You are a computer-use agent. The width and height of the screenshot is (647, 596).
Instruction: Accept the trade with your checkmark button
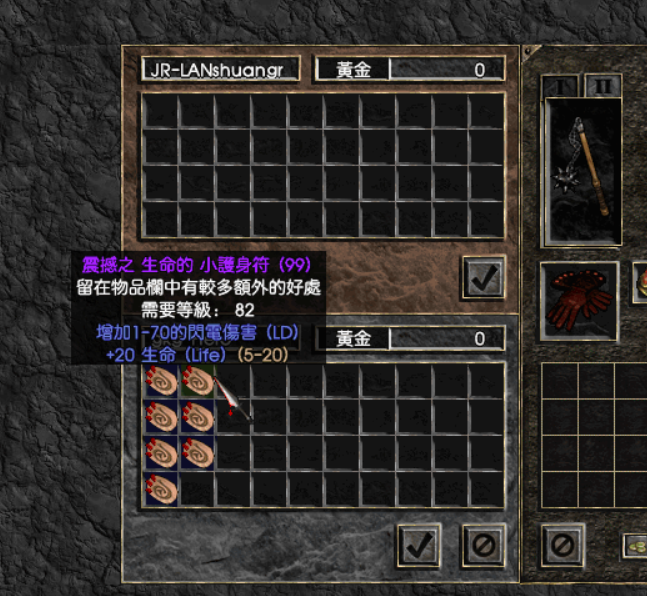click(x=419, y=544)
